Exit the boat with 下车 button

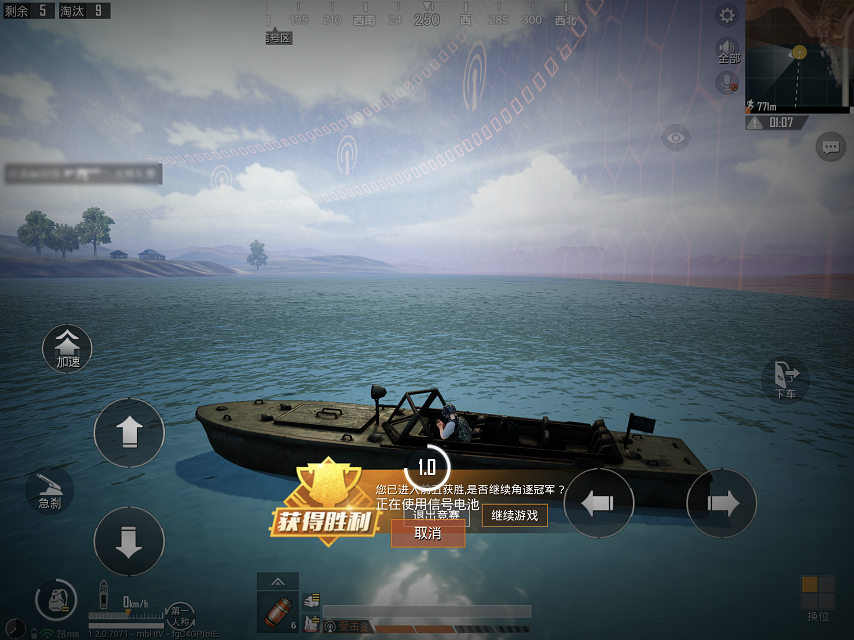click(786, 378)
